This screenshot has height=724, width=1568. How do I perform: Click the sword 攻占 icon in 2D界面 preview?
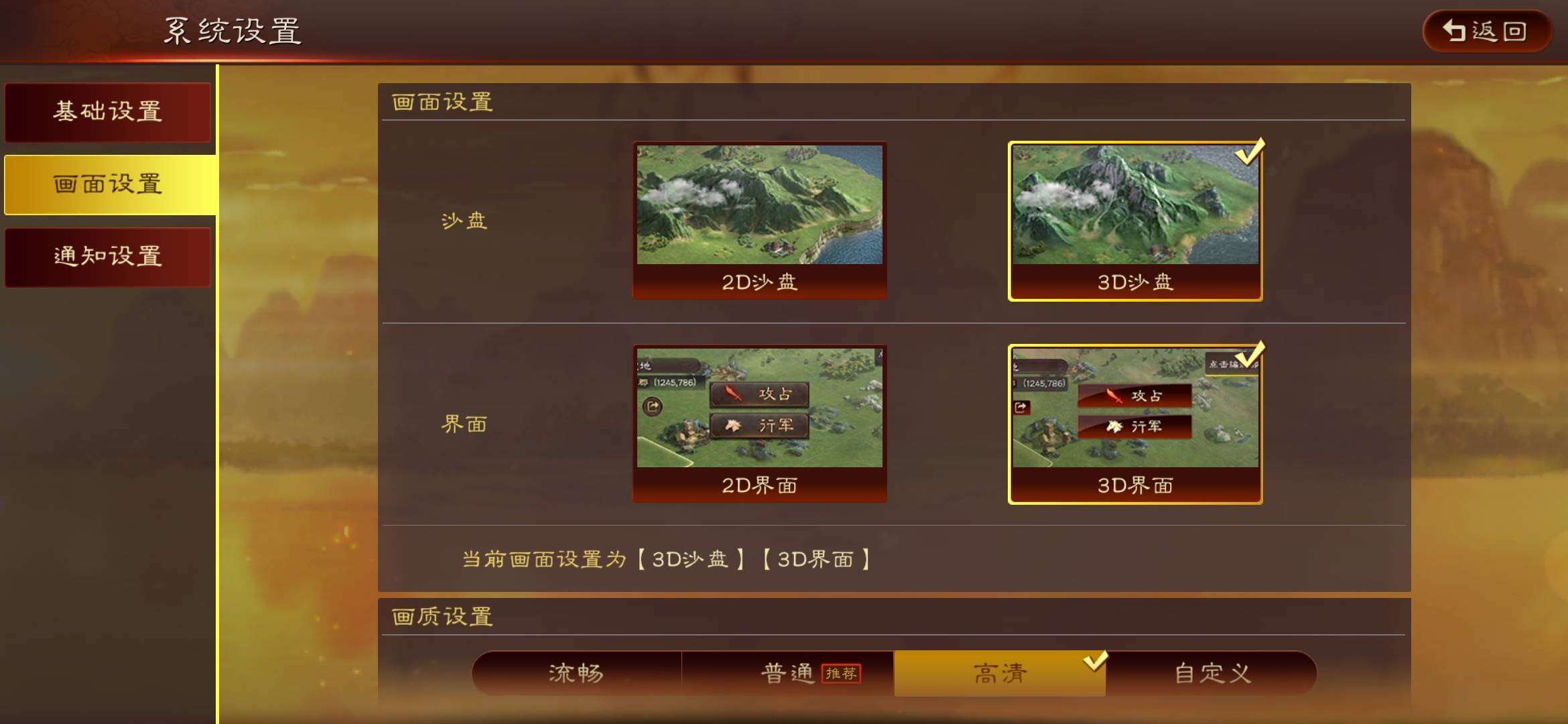[734, 395]
